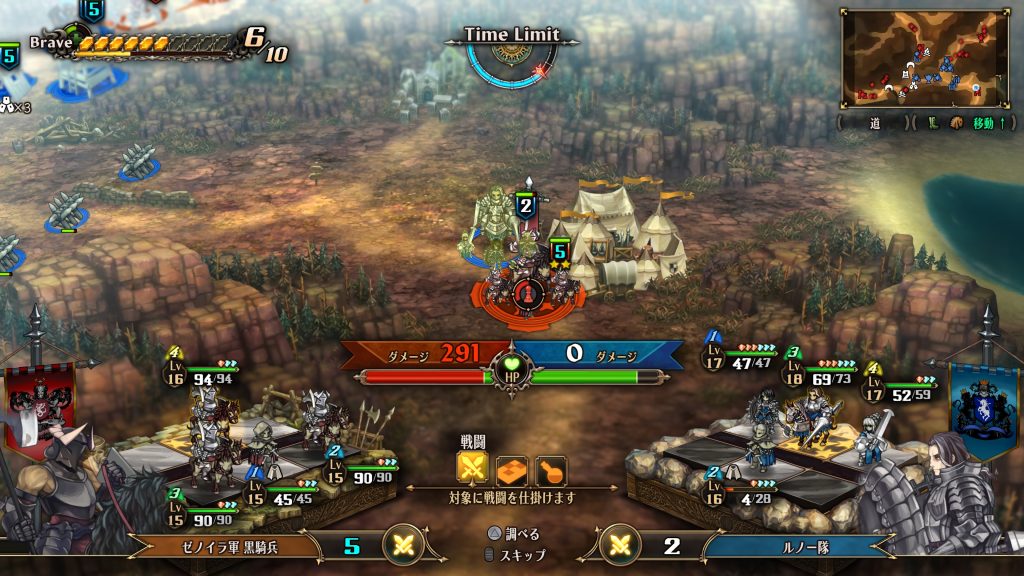Select the orange potion flask item command

[551, 469]
